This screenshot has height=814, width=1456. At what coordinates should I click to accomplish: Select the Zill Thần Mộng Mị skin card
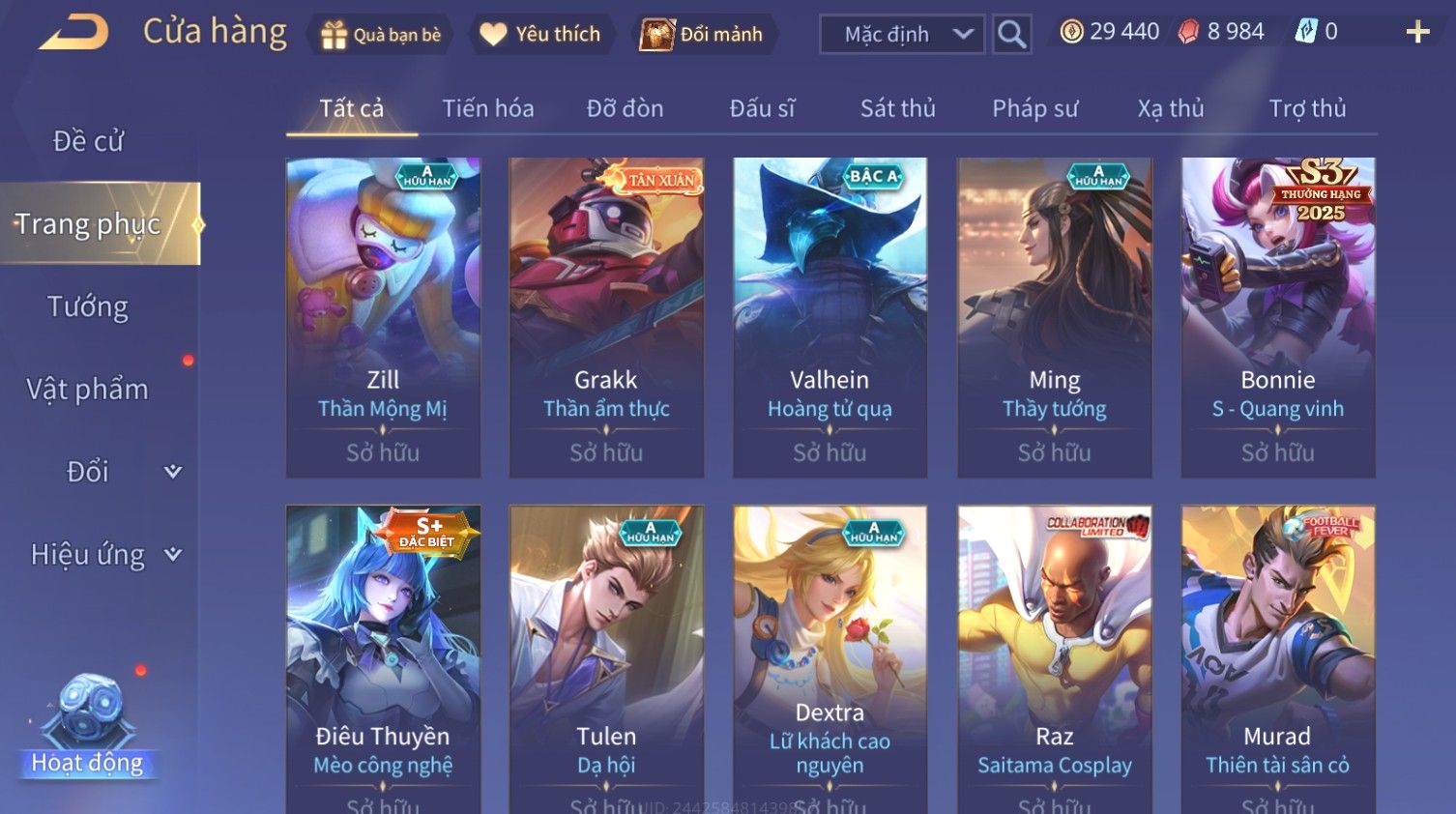click(x=383, y=317)
